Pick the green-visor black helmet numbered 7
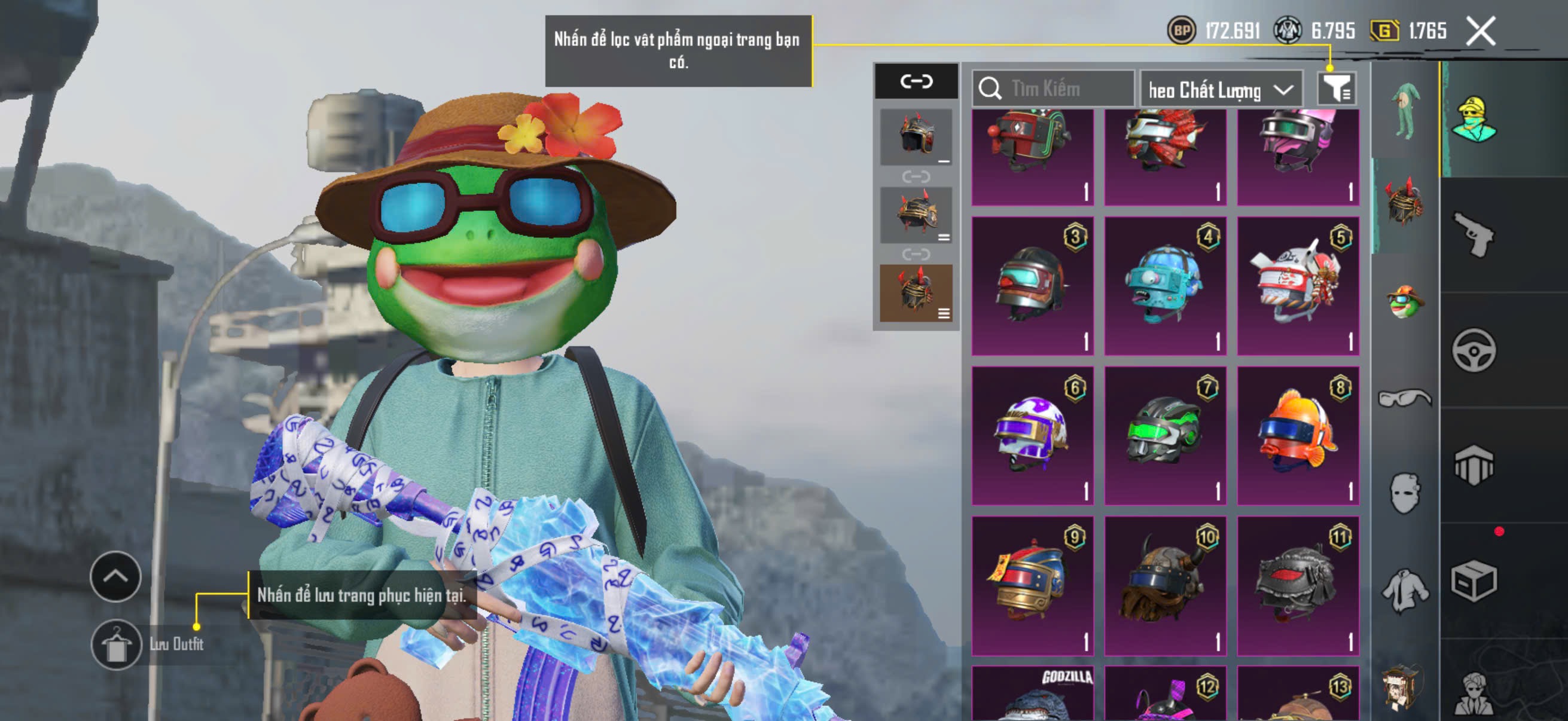 [1165, 435]
